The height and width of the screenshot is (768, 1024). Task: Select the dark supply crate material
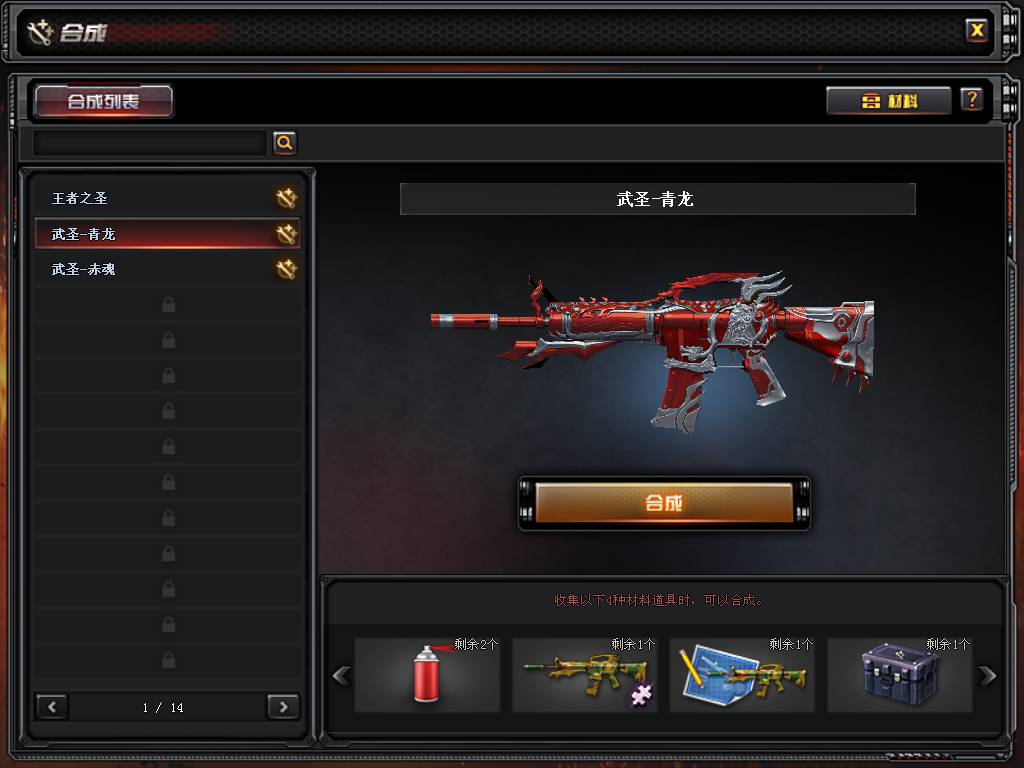pyautogui.click(x=899, y=675)
